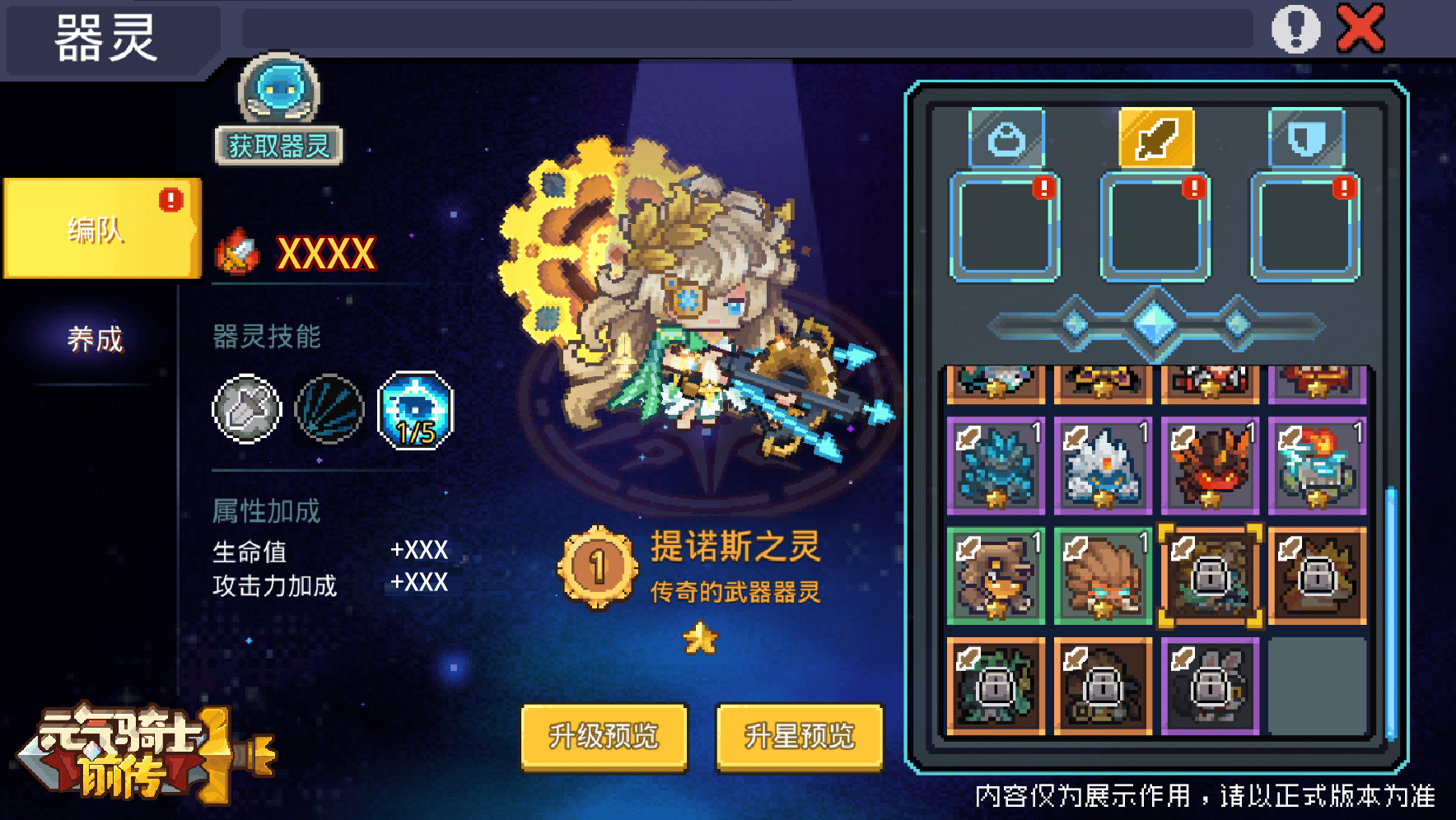Click the first empty equip slot

pyautogui.click(x=1005, y=228)
